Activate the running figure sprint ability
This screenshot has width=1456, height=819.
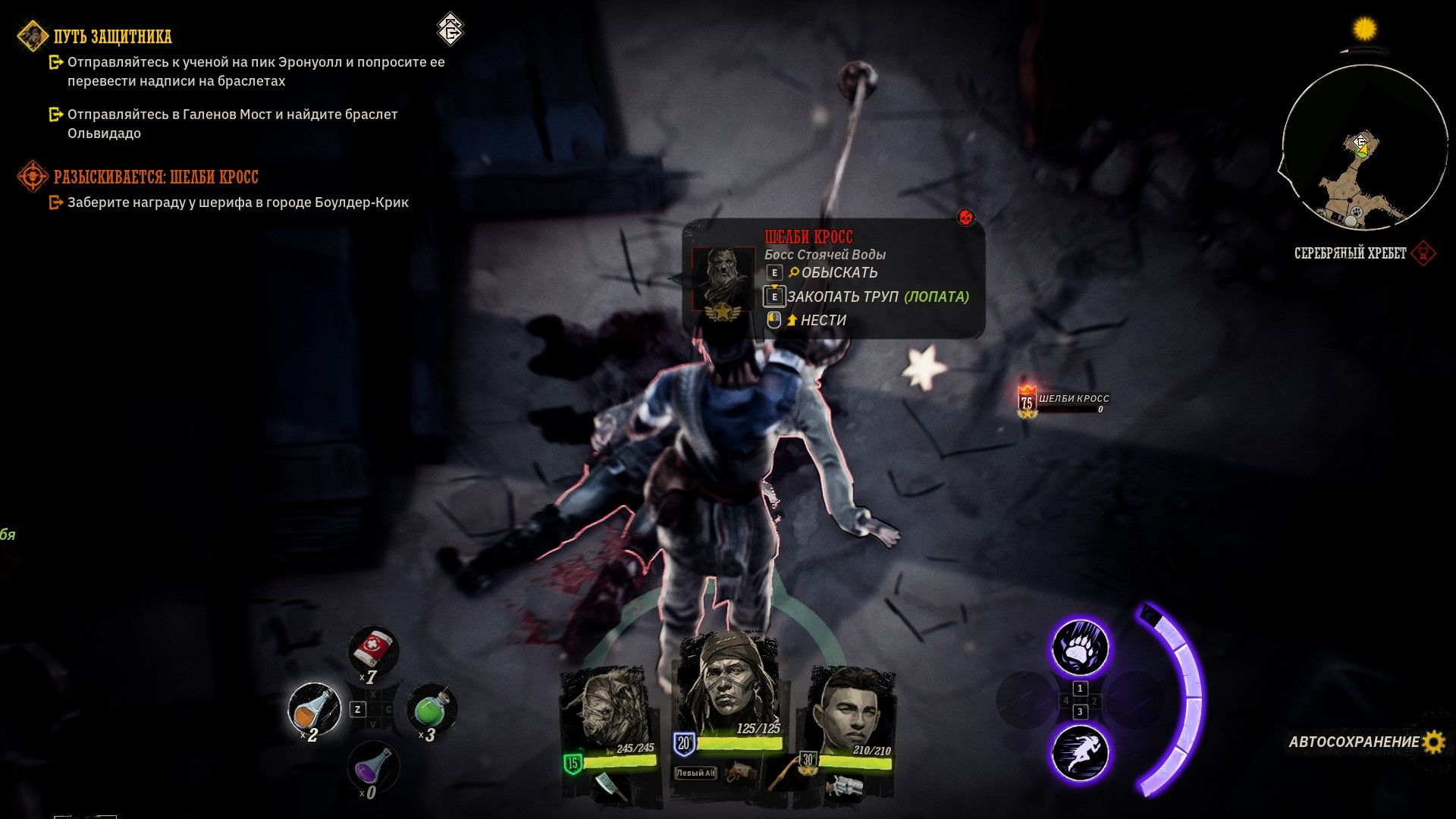click(1080, 752)
